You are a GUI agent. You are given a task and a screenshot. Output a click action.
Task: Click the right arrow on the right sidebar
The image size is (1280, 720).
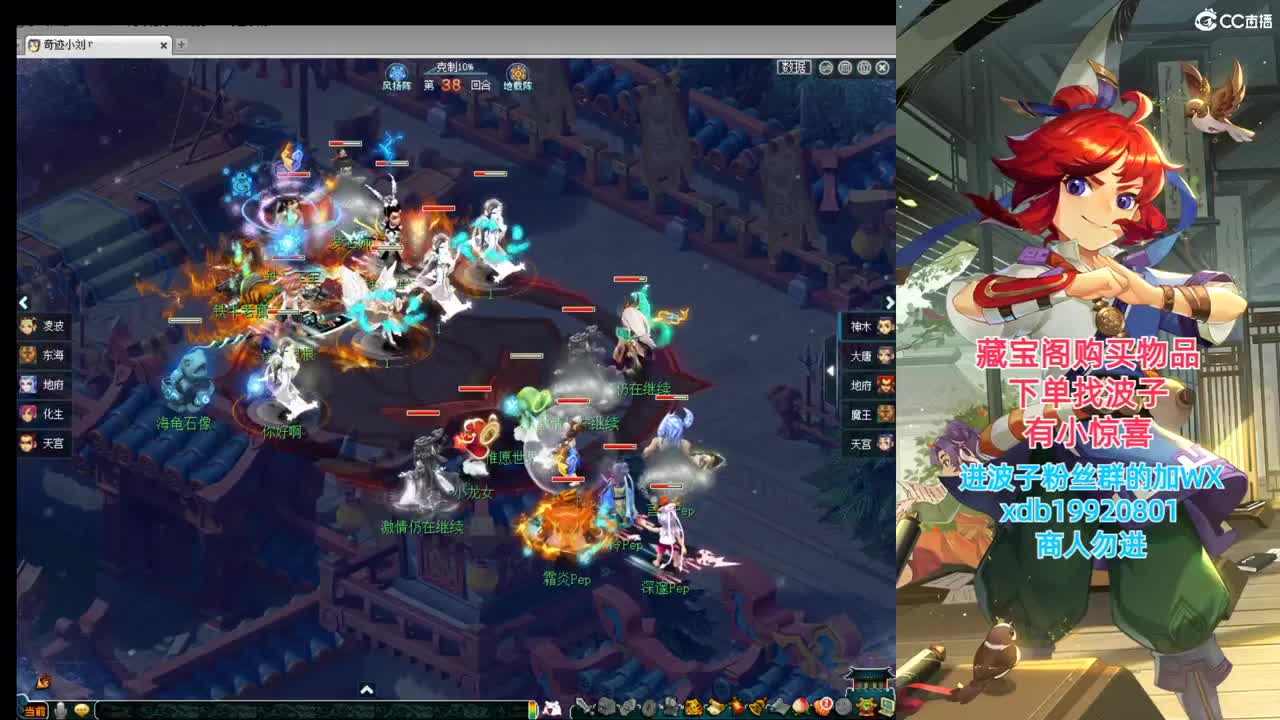pyautogui.click(x=890, y=302)
